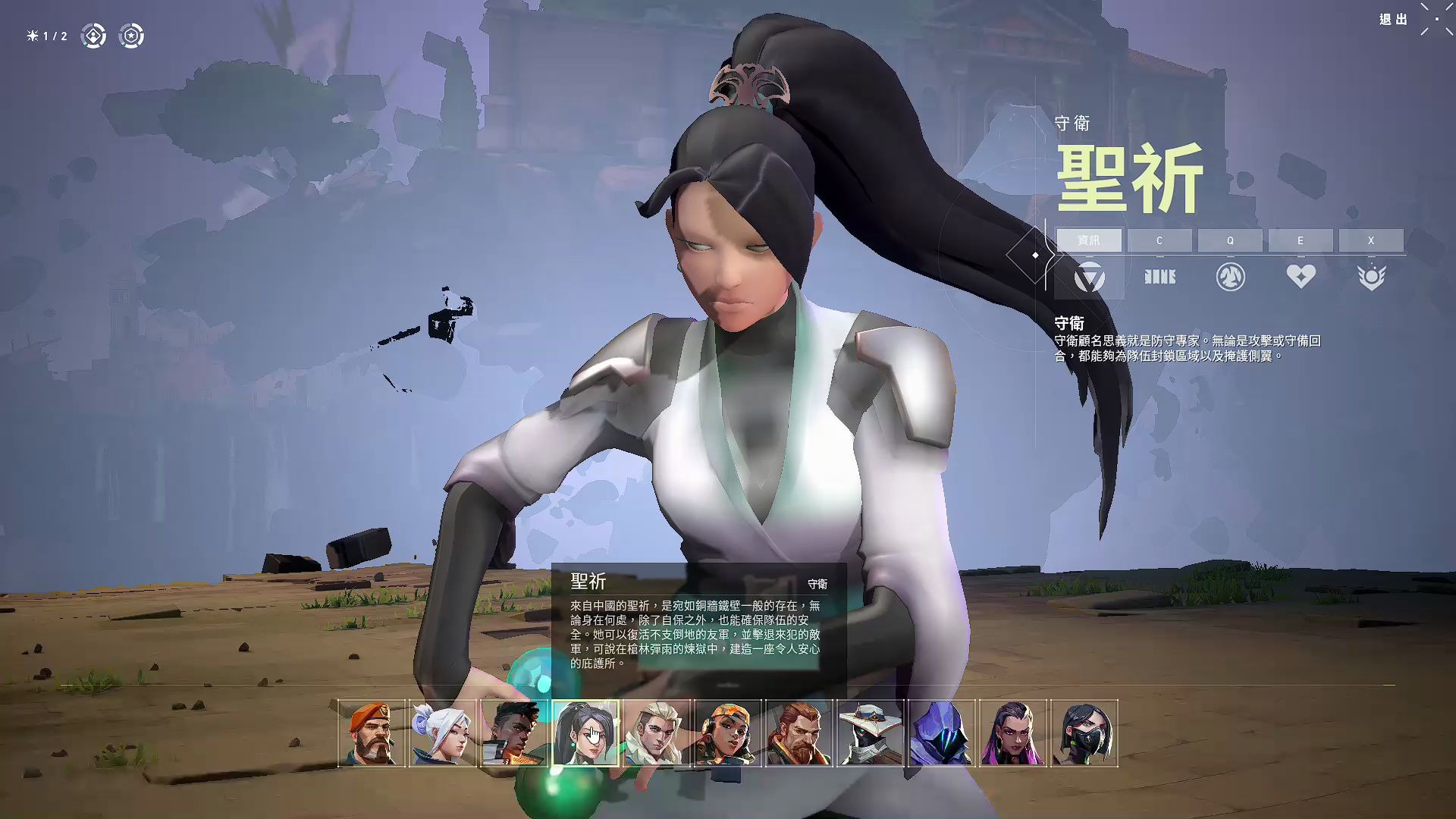Click the Healing Orb heart icon

click(1300, 277)
